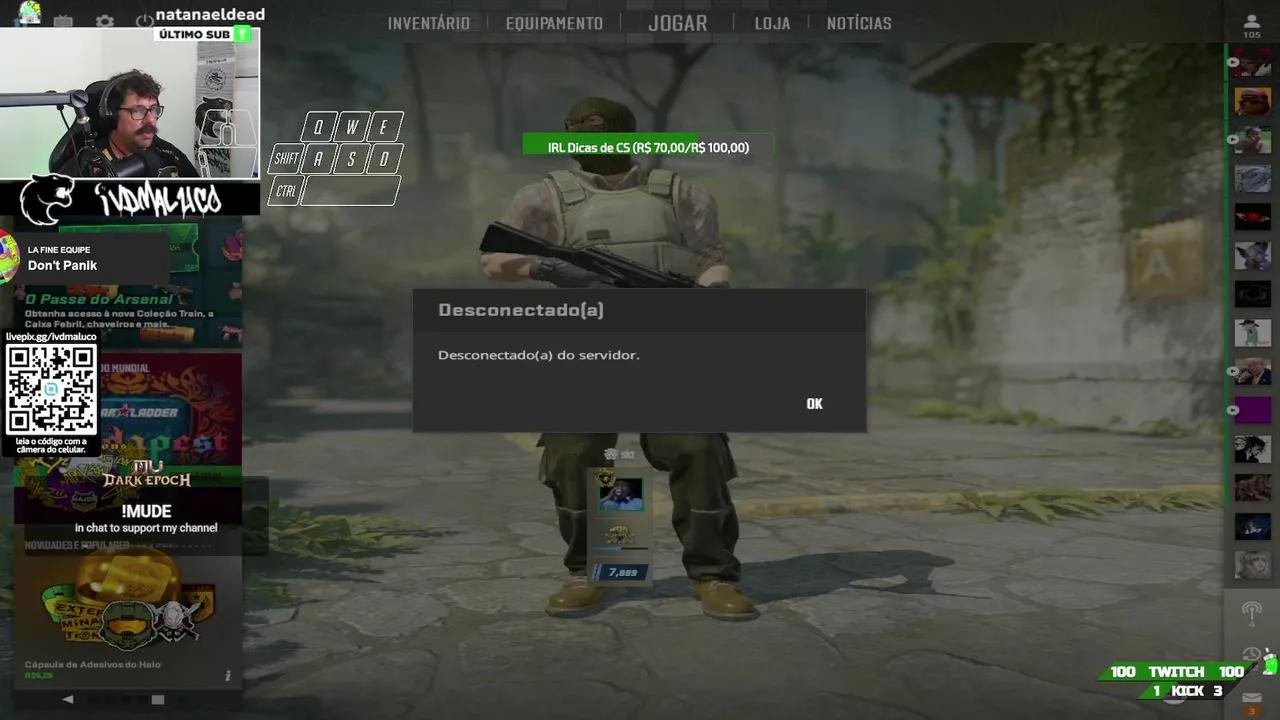Open the EQUIPAMENTO tab

[x=554, y=22]
